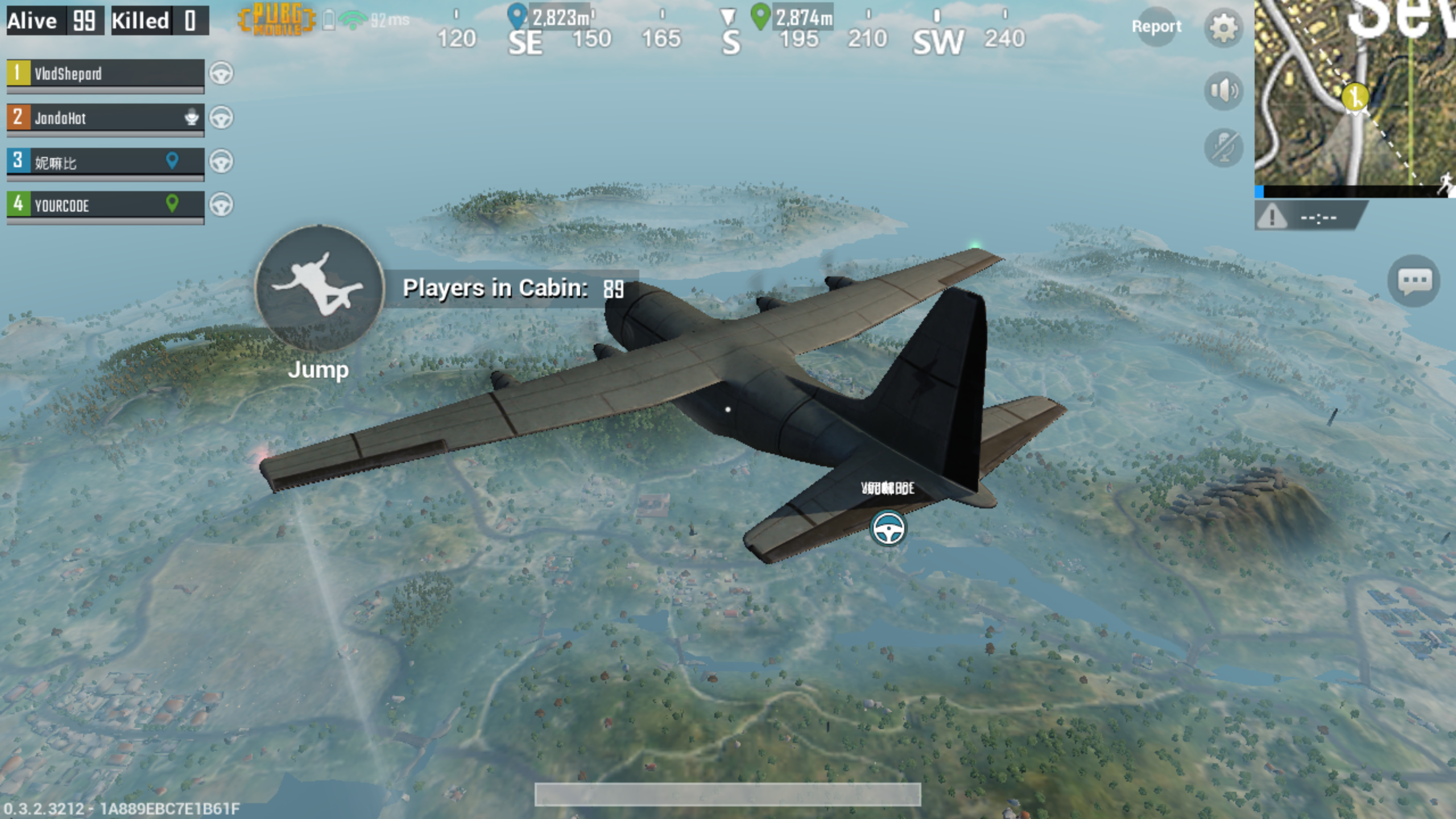
Task: Click the Report button
Action: point(1157,27)
